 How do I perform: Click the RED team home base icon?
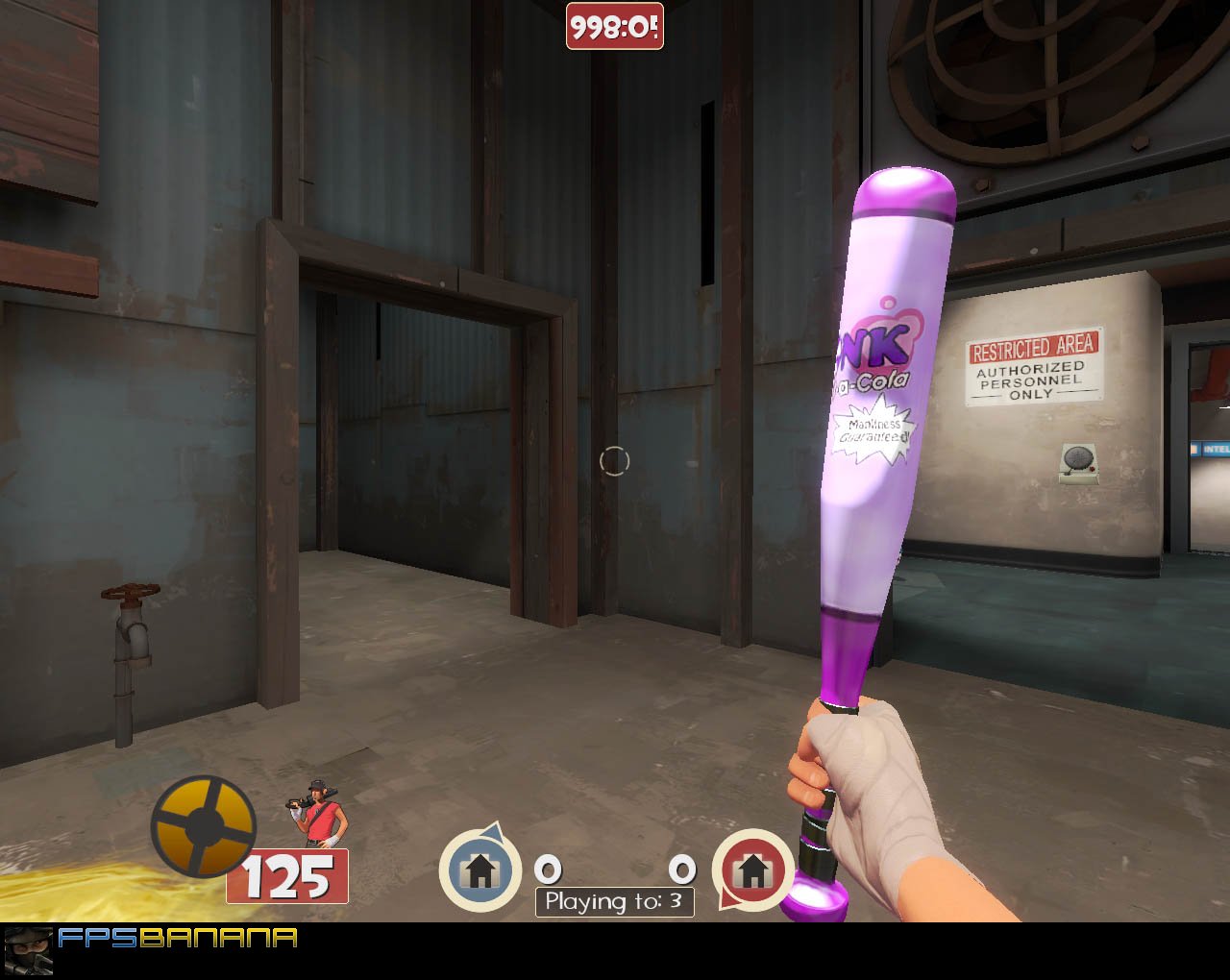(x=753, y=870)
